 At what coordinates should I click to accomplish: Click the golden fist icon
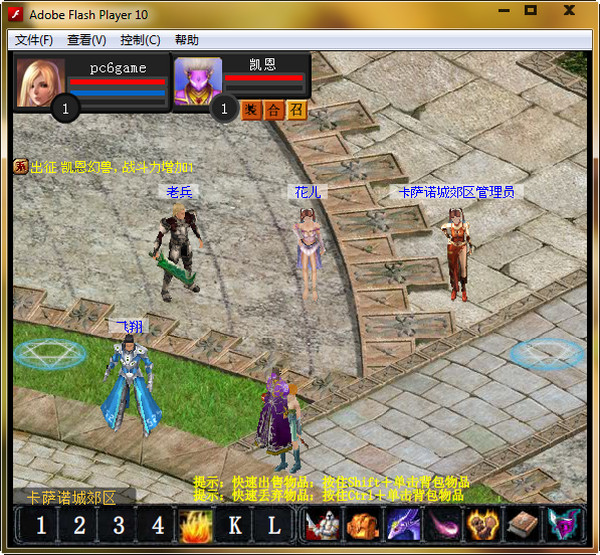click(x=482, y=526)
